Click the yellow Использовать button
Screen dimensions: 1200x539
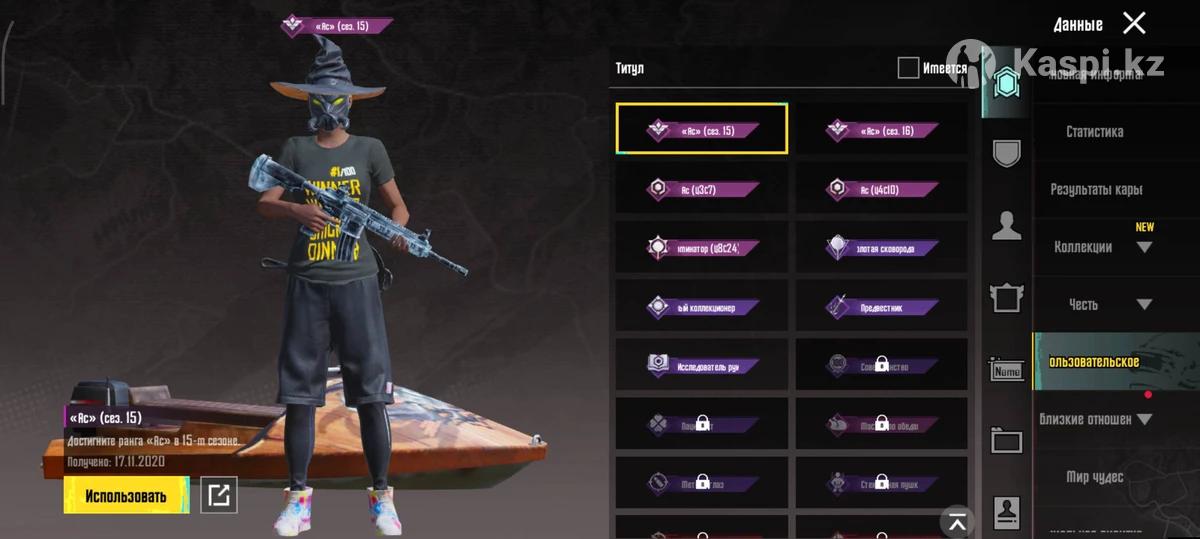126,496
